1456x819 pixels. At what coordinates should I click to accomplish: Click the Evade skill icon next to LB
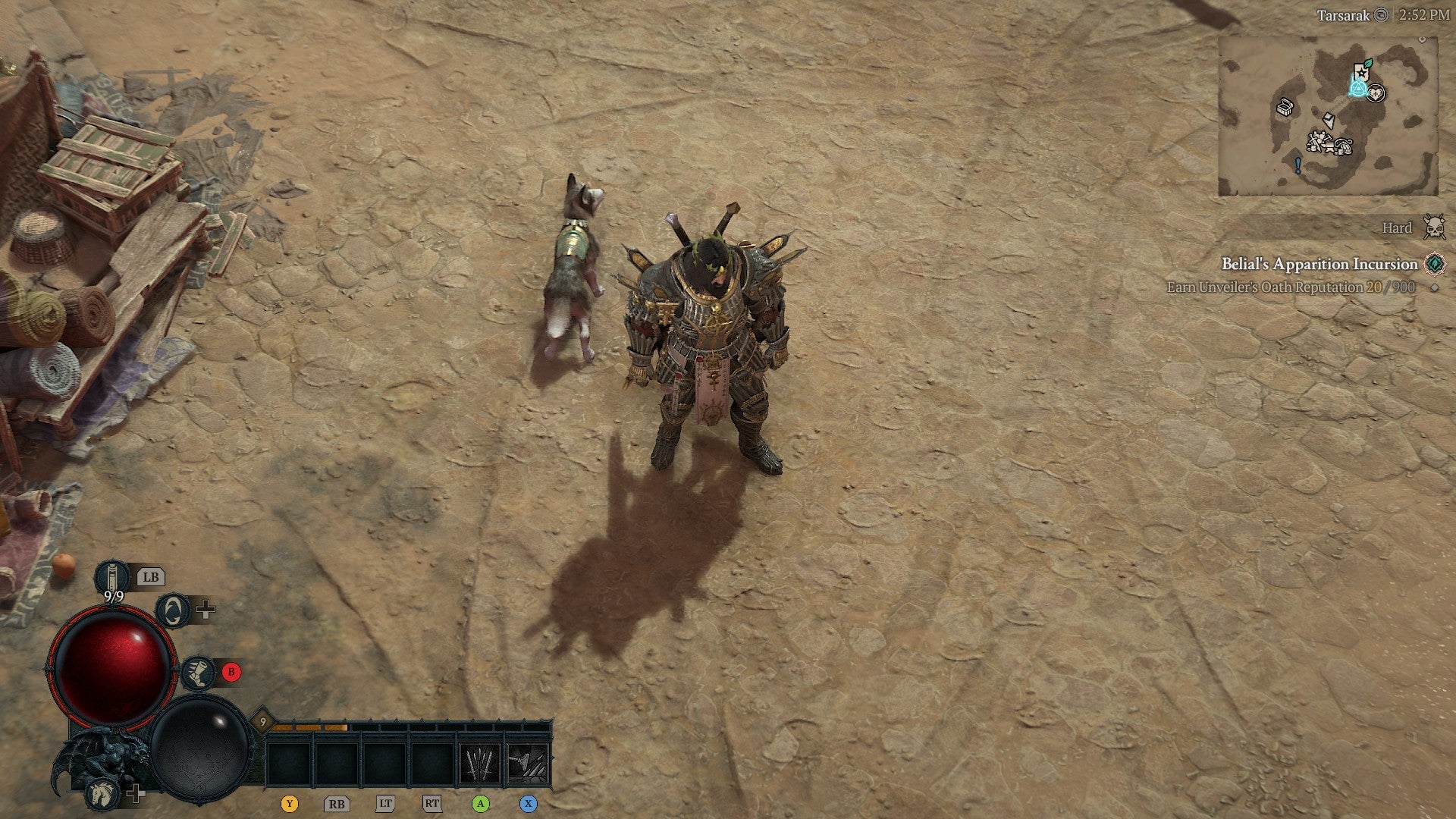pyautogui.click(x=173, y=611)
